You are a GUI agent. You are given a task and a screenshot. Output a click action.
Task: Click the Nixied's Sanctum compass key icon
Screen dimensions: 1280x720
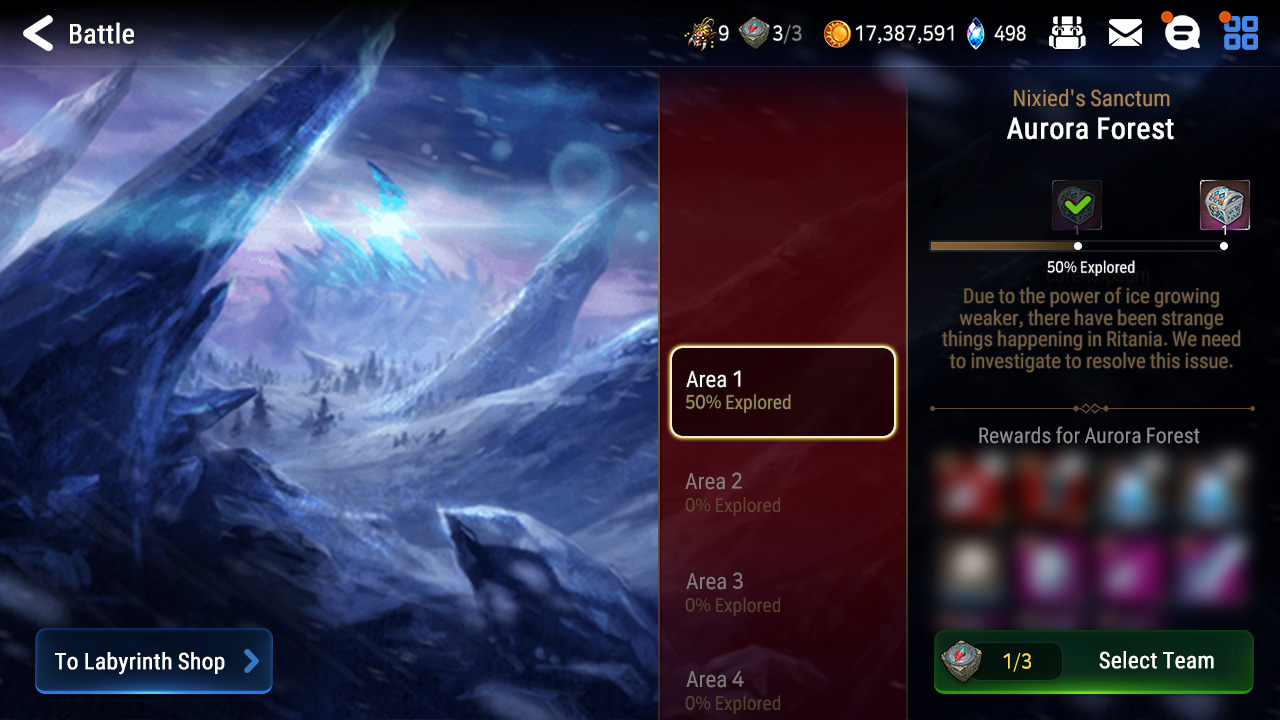click(x=753, y=33)
